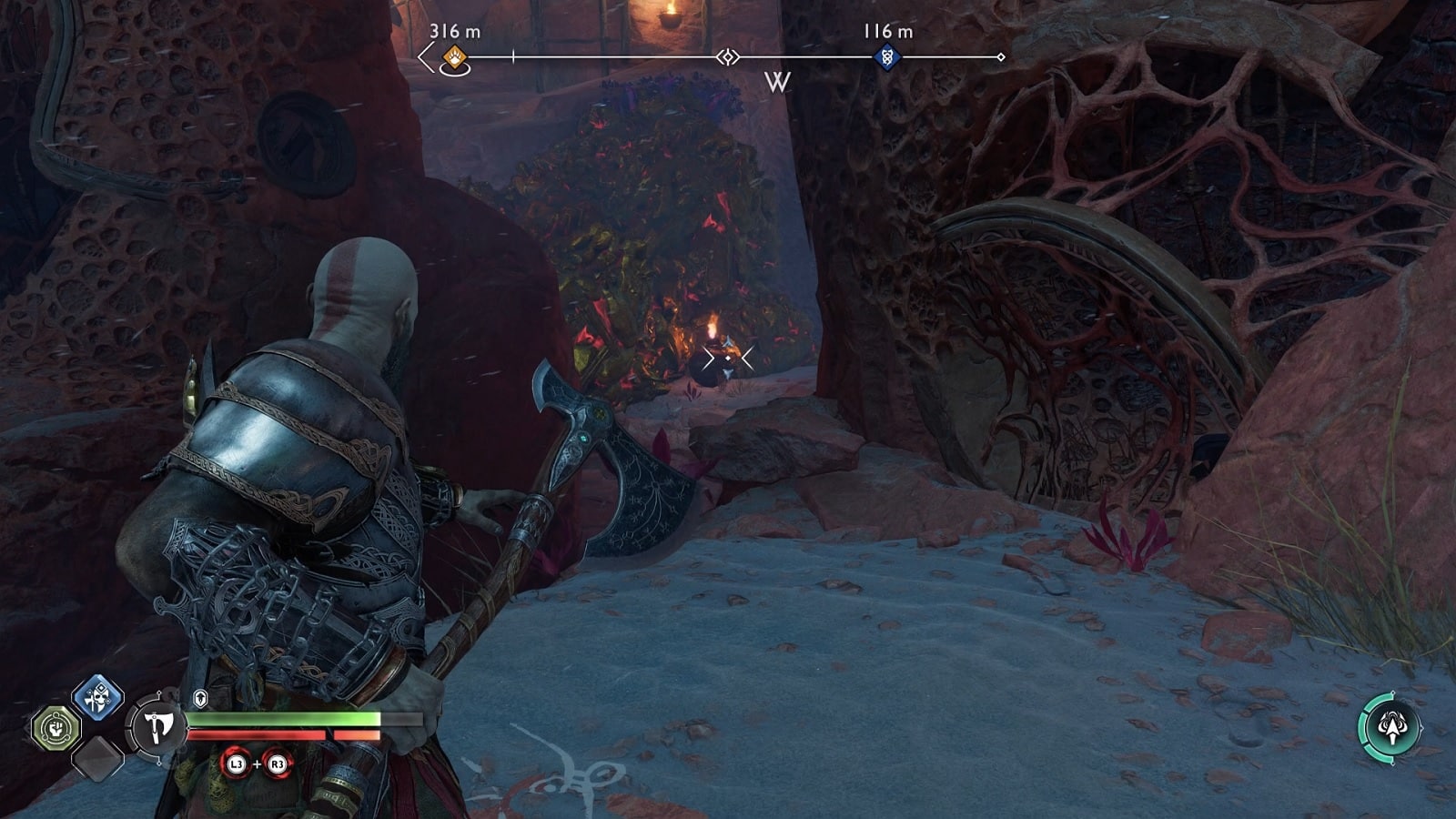
Task: Select the teal companion arrow ability icon
Action: pos(1390,726)
